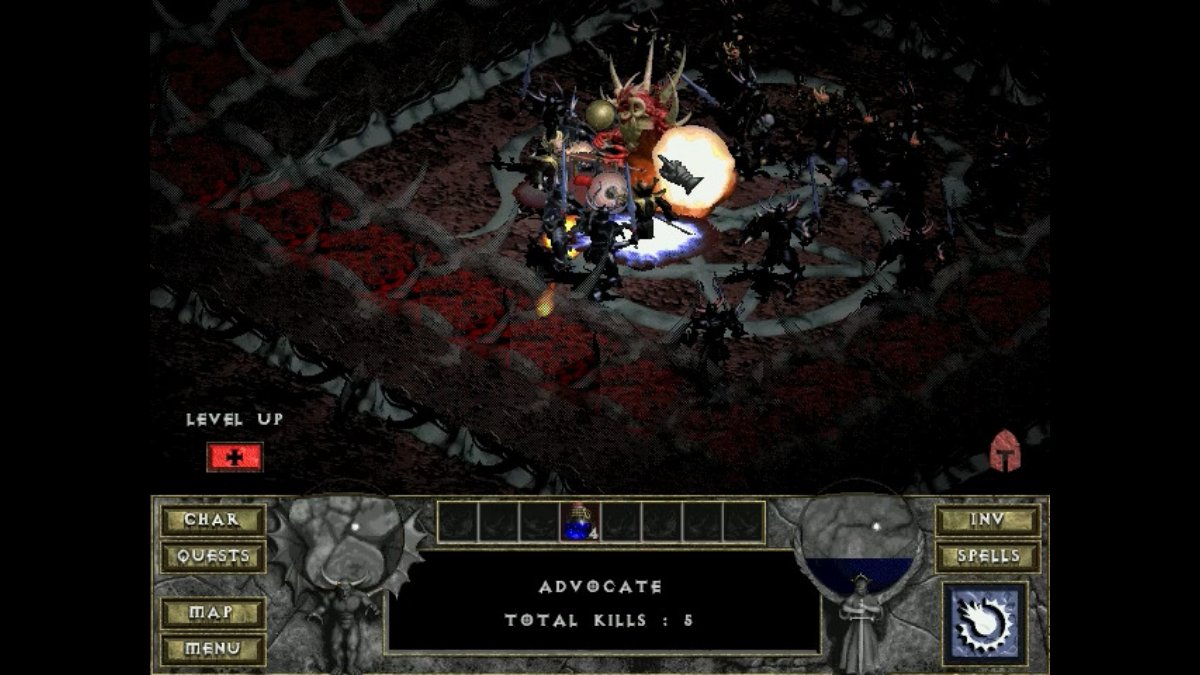Select the active fireball spell icon
The width and height of the screenshot is (1200, 675).
click(x=985, y=624)
